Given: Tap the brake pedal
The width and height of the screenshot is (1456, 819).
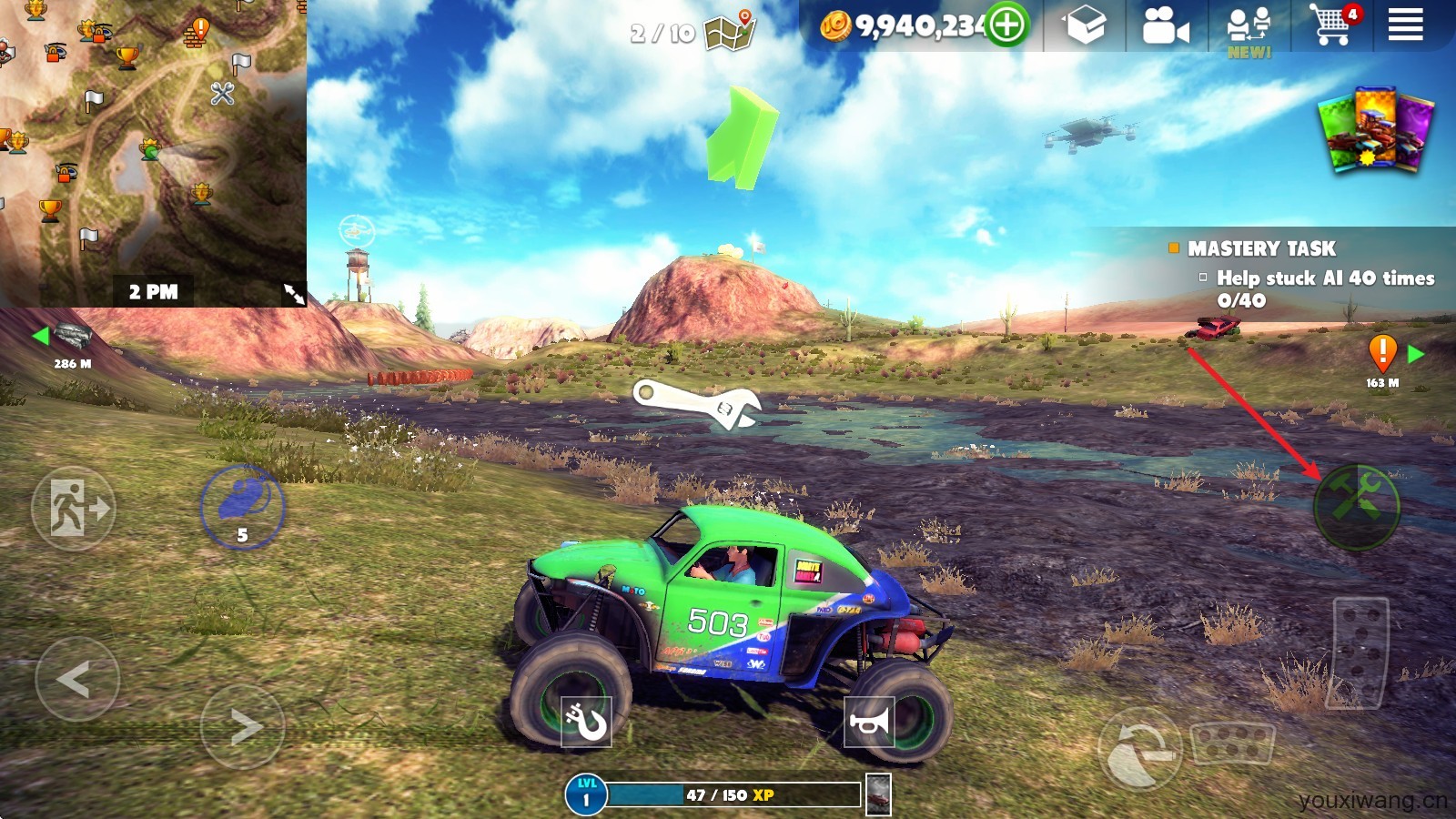Looking at the screenshot, I should click(x=1231, y=743).
